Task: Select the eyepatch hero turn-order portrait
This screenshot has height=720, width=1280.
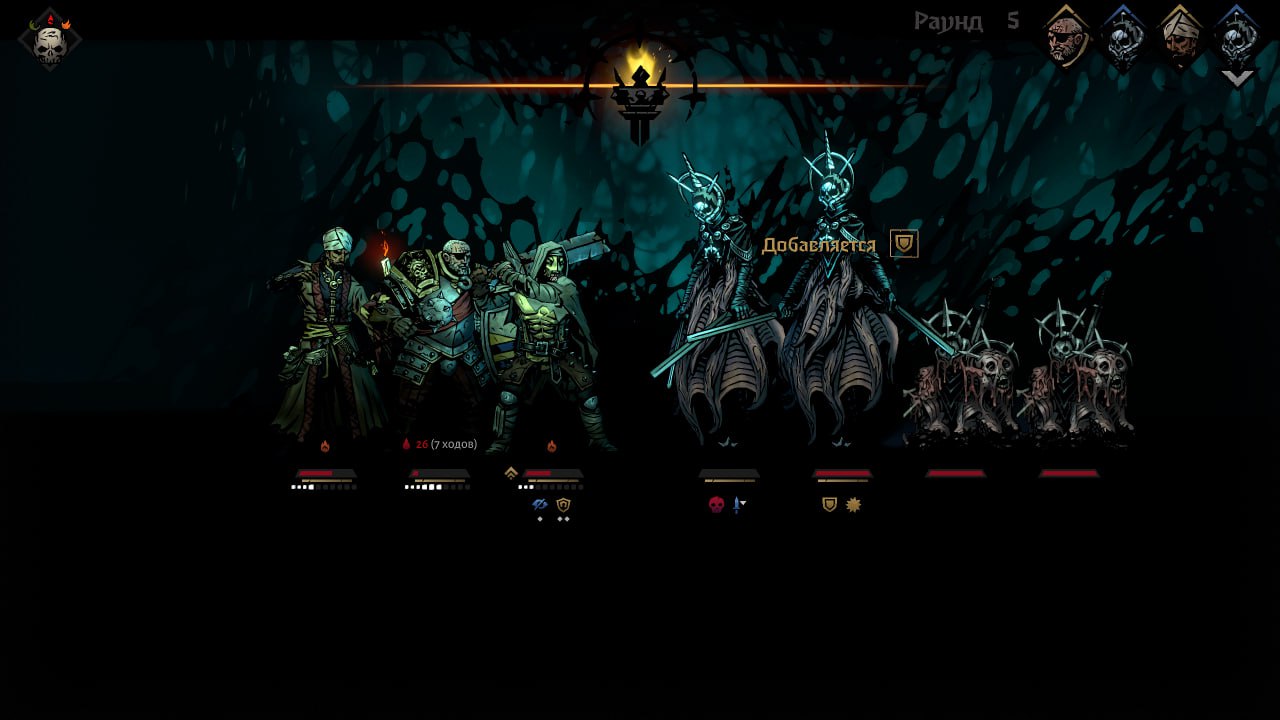Action: coord(1066,37)
